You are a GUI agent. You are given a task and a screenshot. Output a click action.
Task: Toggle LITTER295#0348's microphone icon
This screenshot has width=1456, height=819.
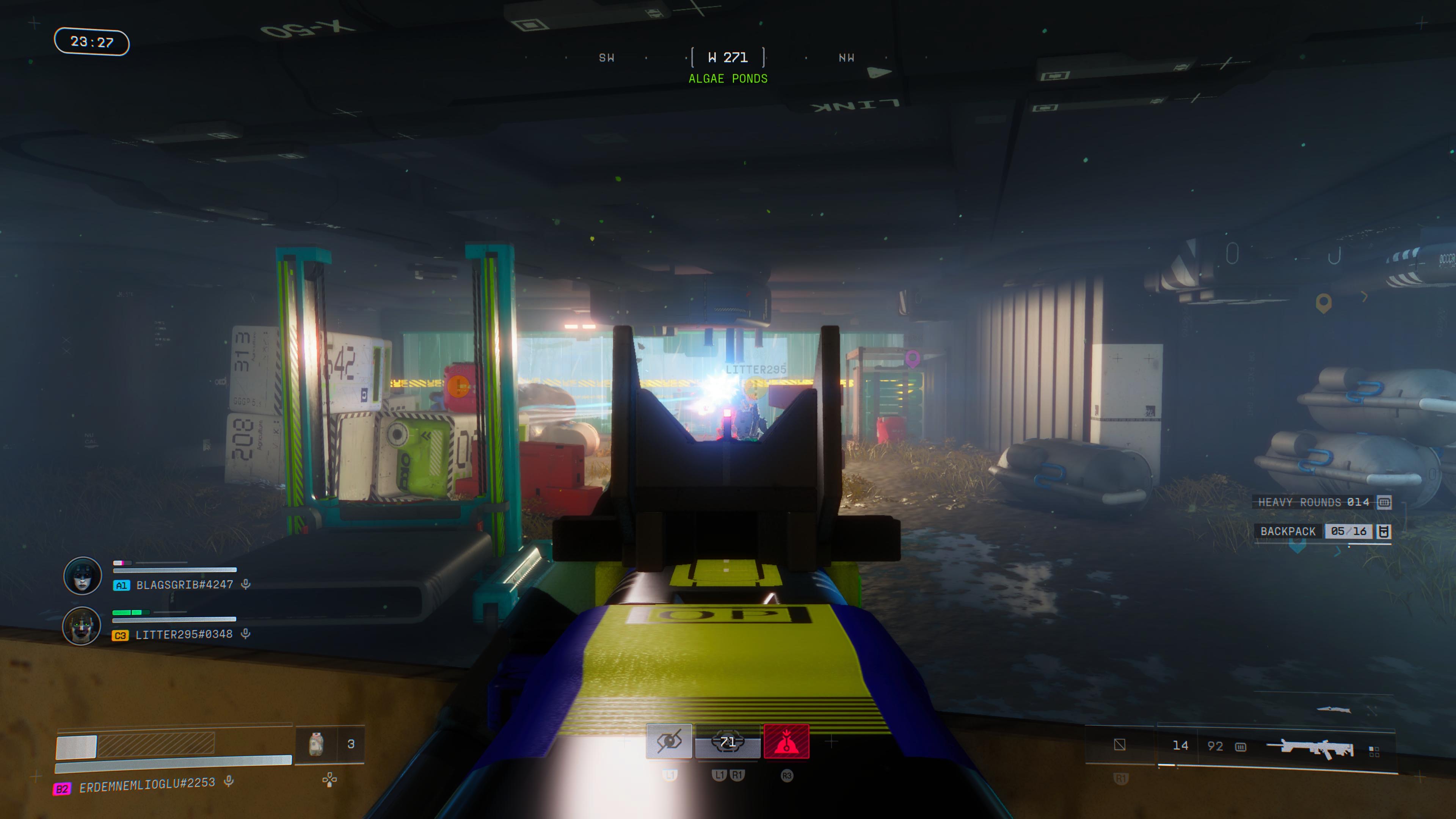[246, 634]
